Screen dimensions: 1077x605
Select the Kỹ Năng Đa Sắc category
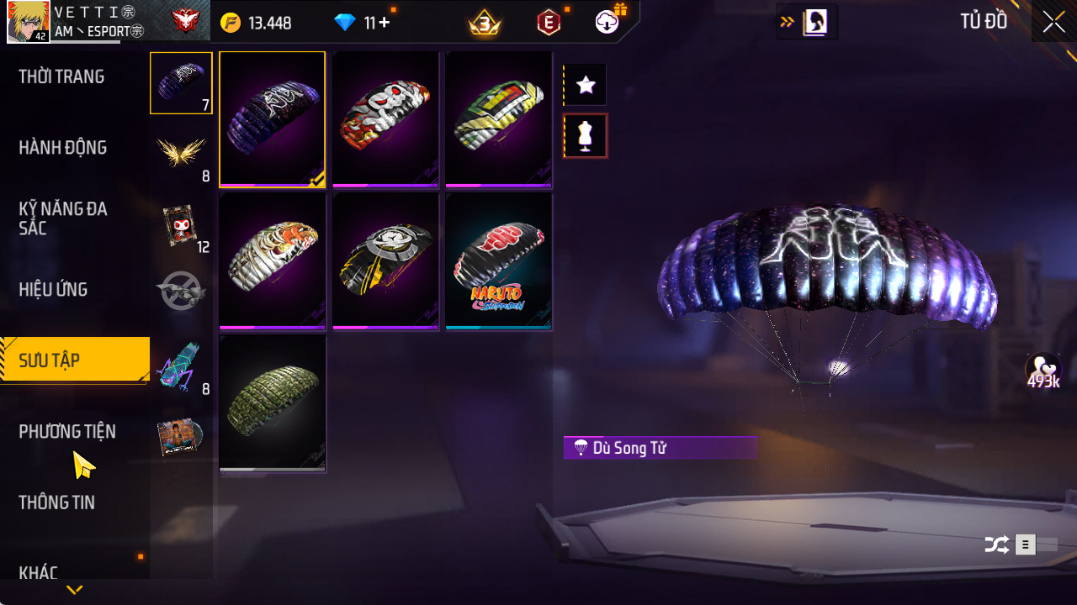pyautogui.click(x=63, y=218)
